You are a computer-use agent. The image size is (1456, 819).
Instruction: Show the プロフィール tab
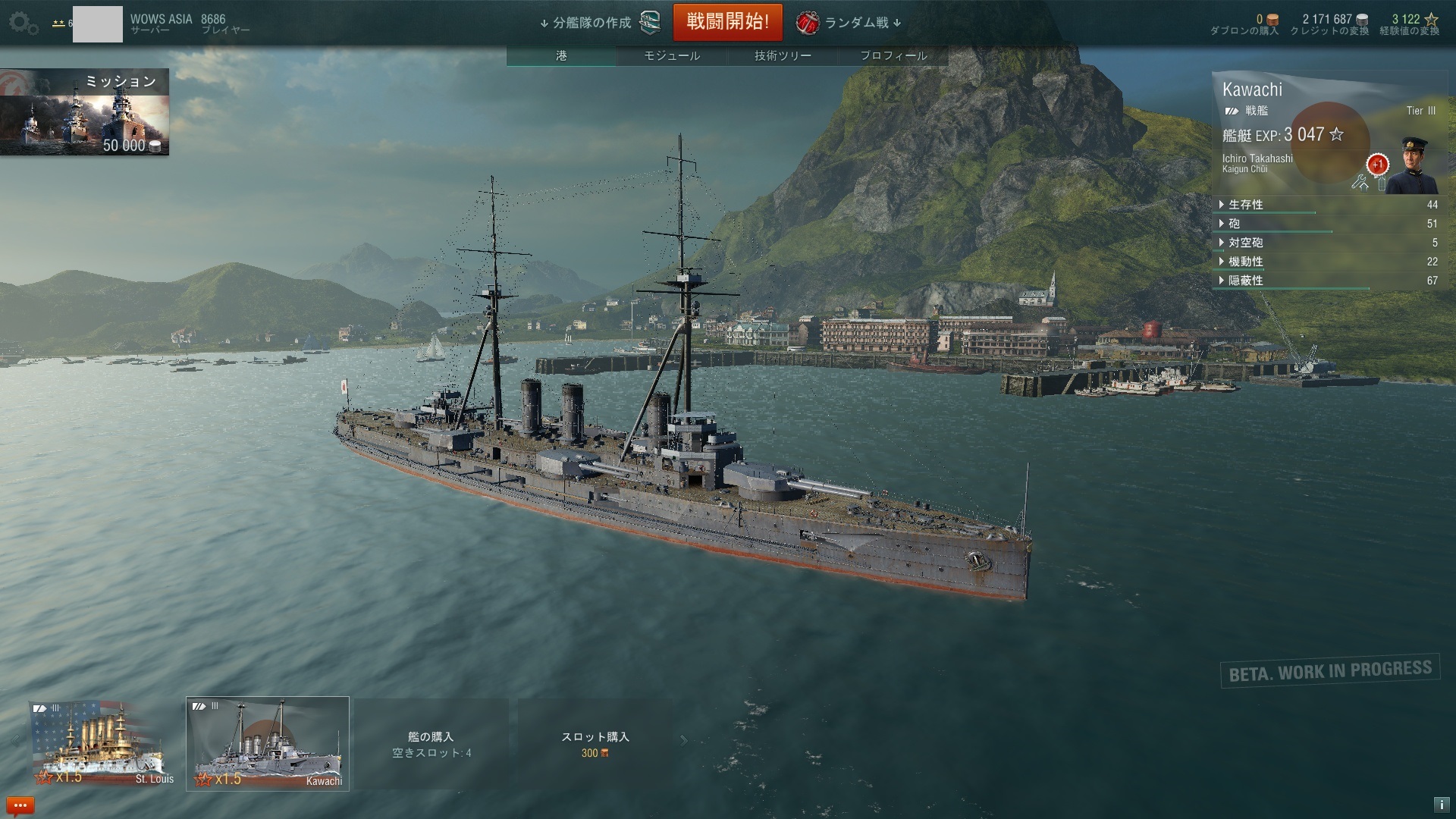tap(893, 55)
